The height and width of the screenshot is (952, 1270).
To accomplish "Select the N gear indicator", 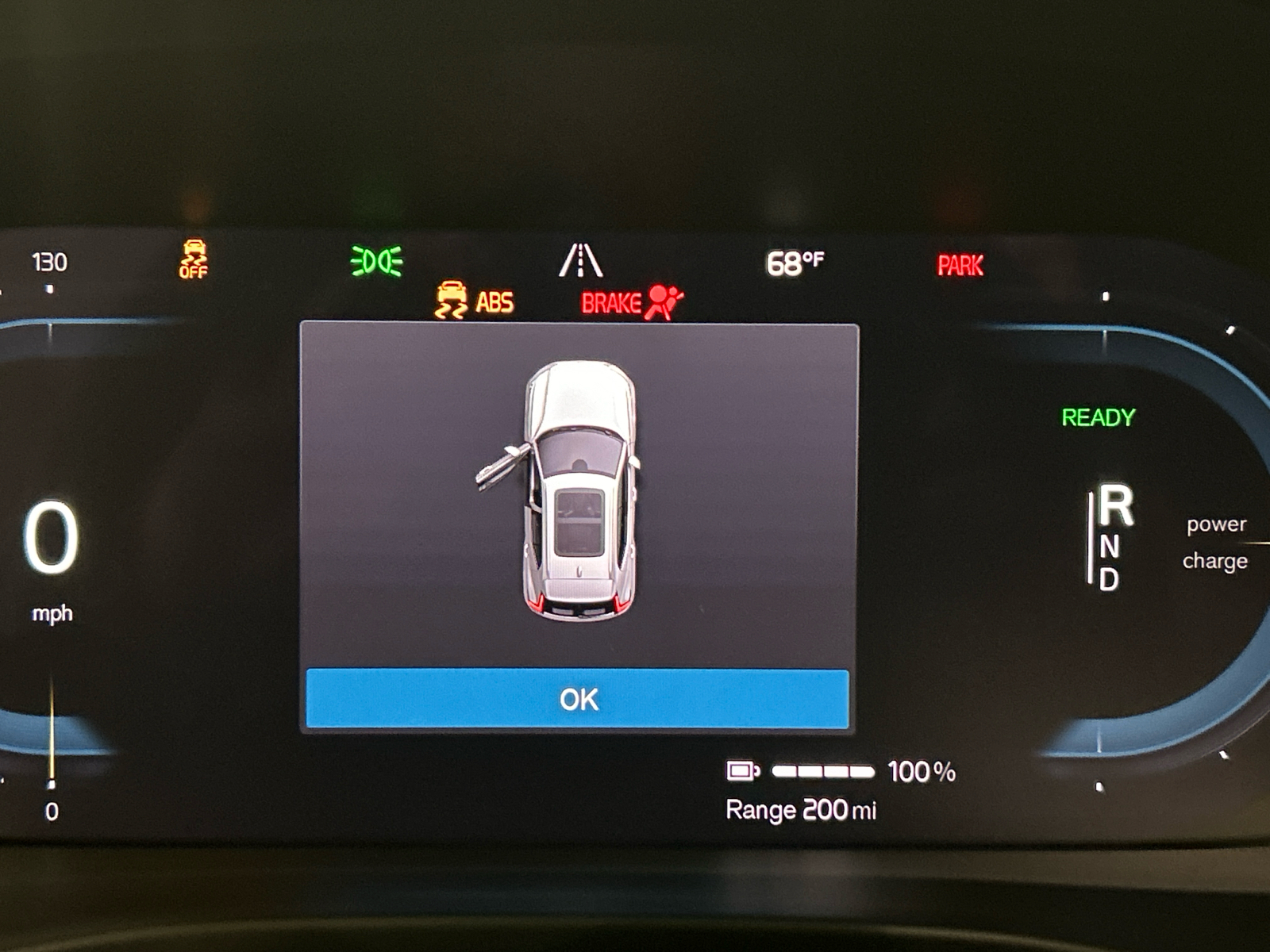I will click(x=1110, y=544).
